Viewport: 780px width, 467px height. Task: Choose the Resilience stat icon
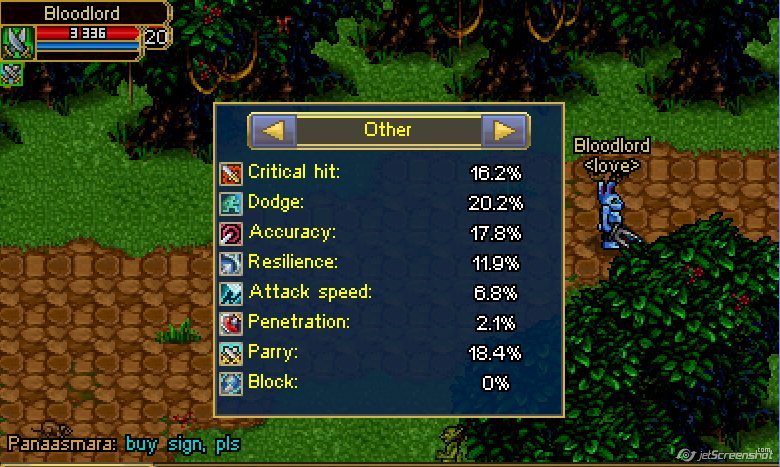click(x=231, y=263)
